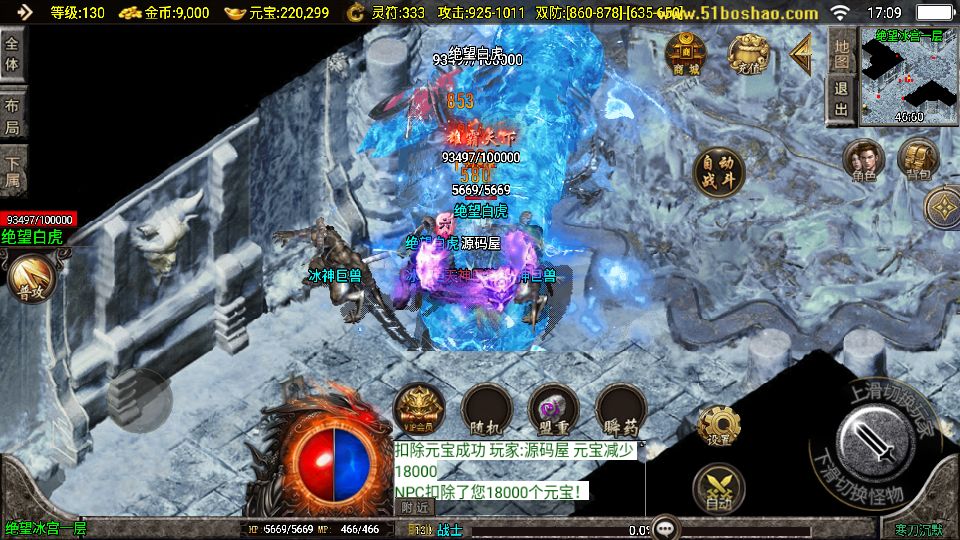Open the VIP会员 membership icon
960x540 pixels.
(x=419, y=408)
